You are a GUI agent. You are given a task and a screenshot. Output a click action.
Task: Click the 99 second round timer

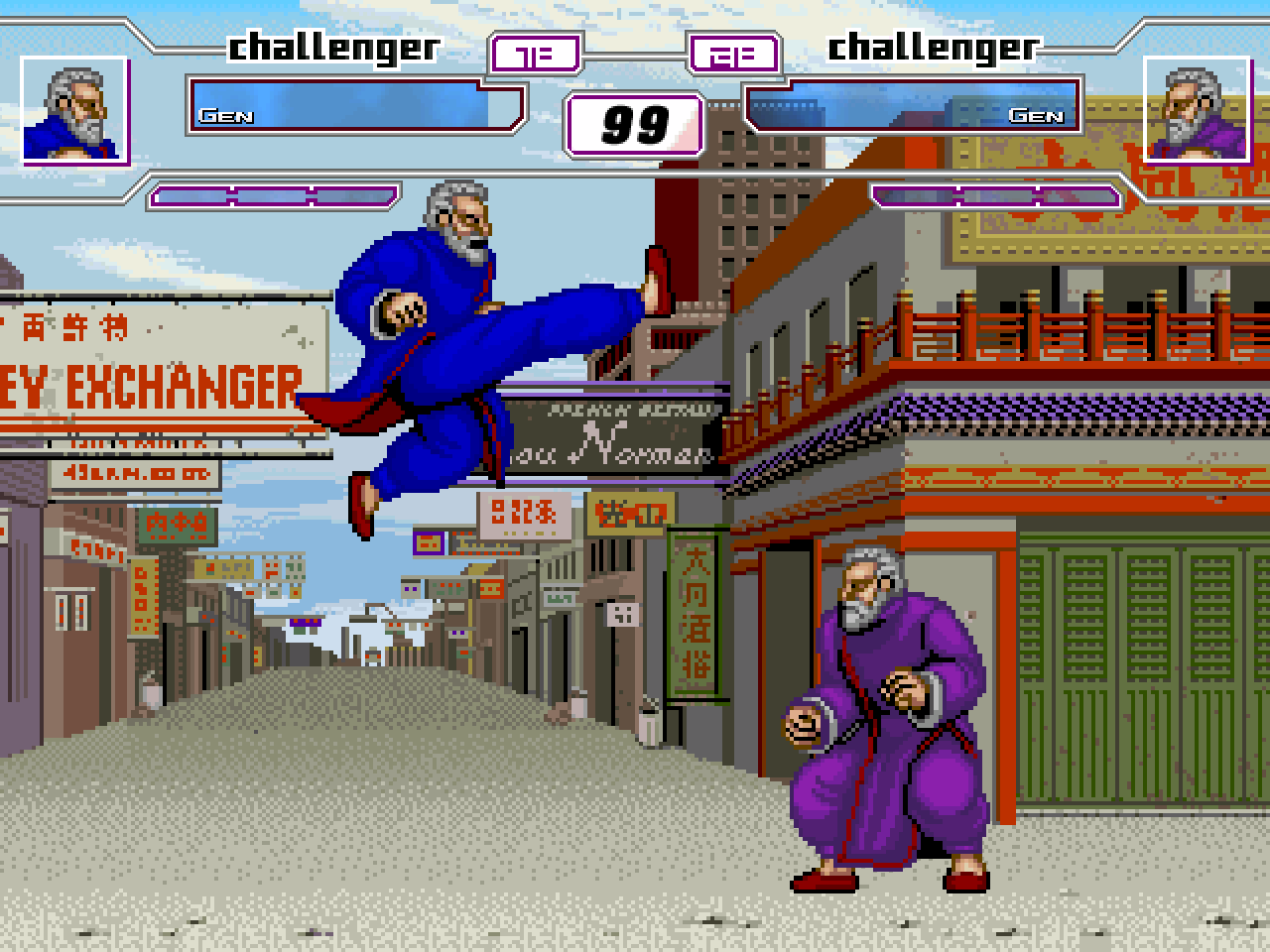(634, 124)
